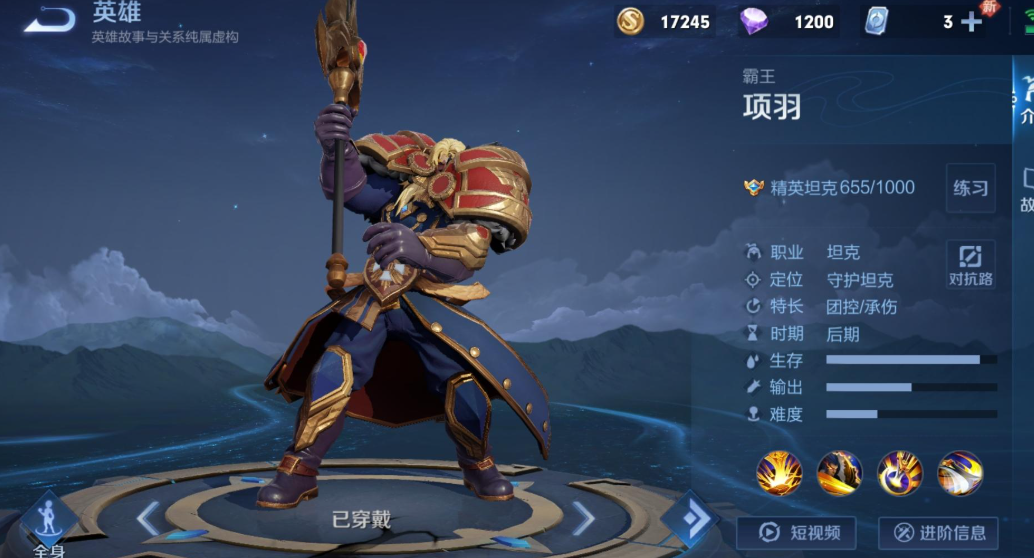This screenshot has height=558, width=1034.
Task: Open the 练习 practice mode
Action: click(x=970, y=188)
